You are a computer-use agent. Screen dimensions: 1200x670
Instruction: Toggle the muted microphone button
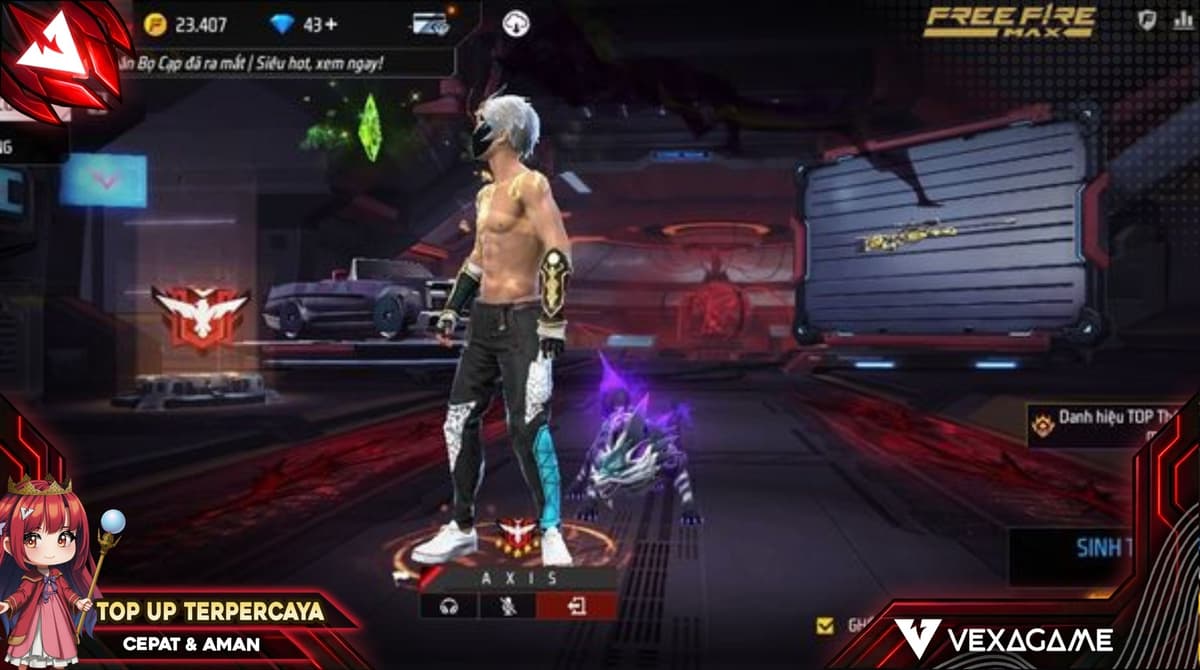click(x=507, y=605)
